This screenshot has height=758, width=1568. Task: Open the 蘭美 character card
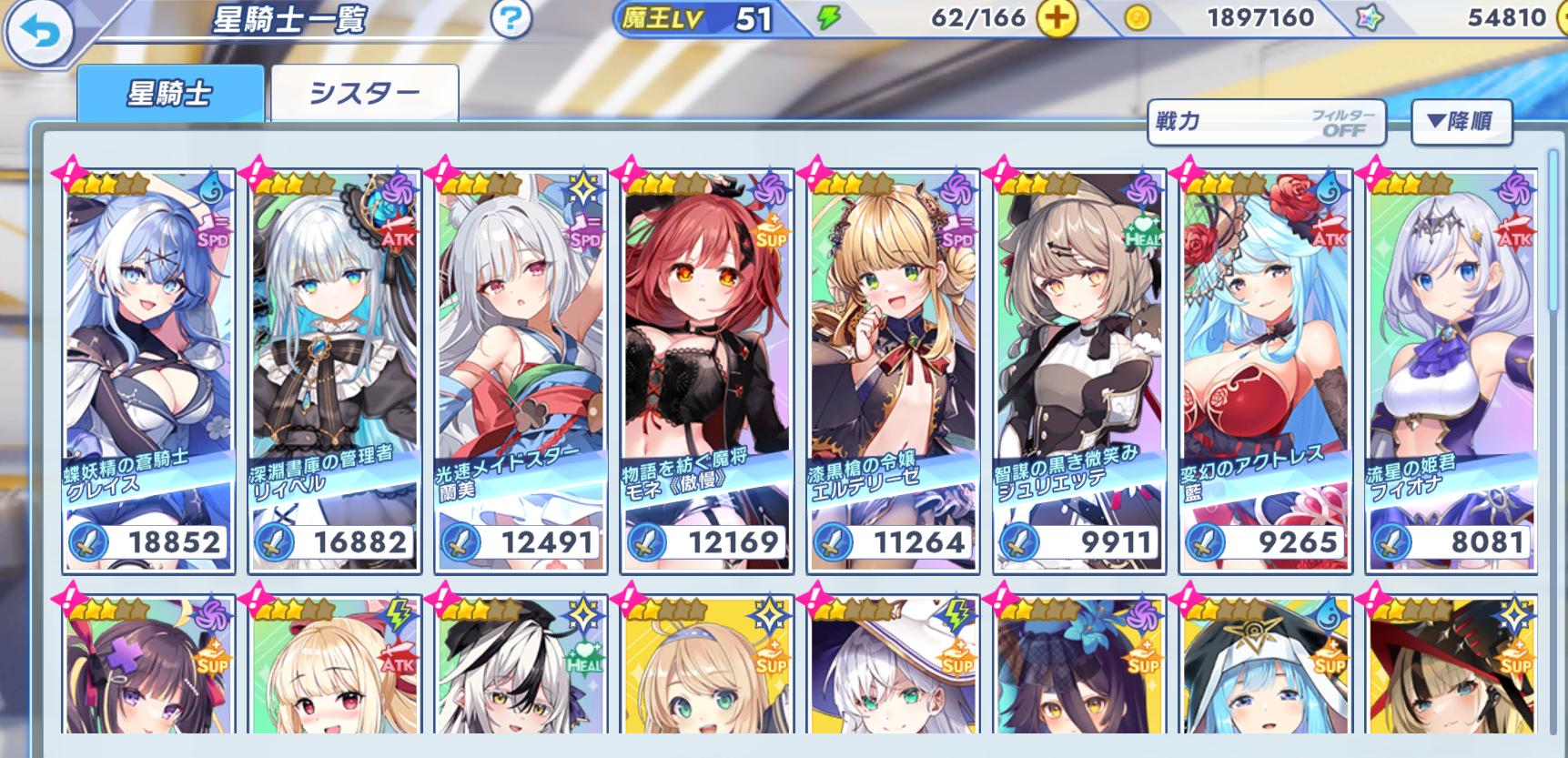point(521,371)
